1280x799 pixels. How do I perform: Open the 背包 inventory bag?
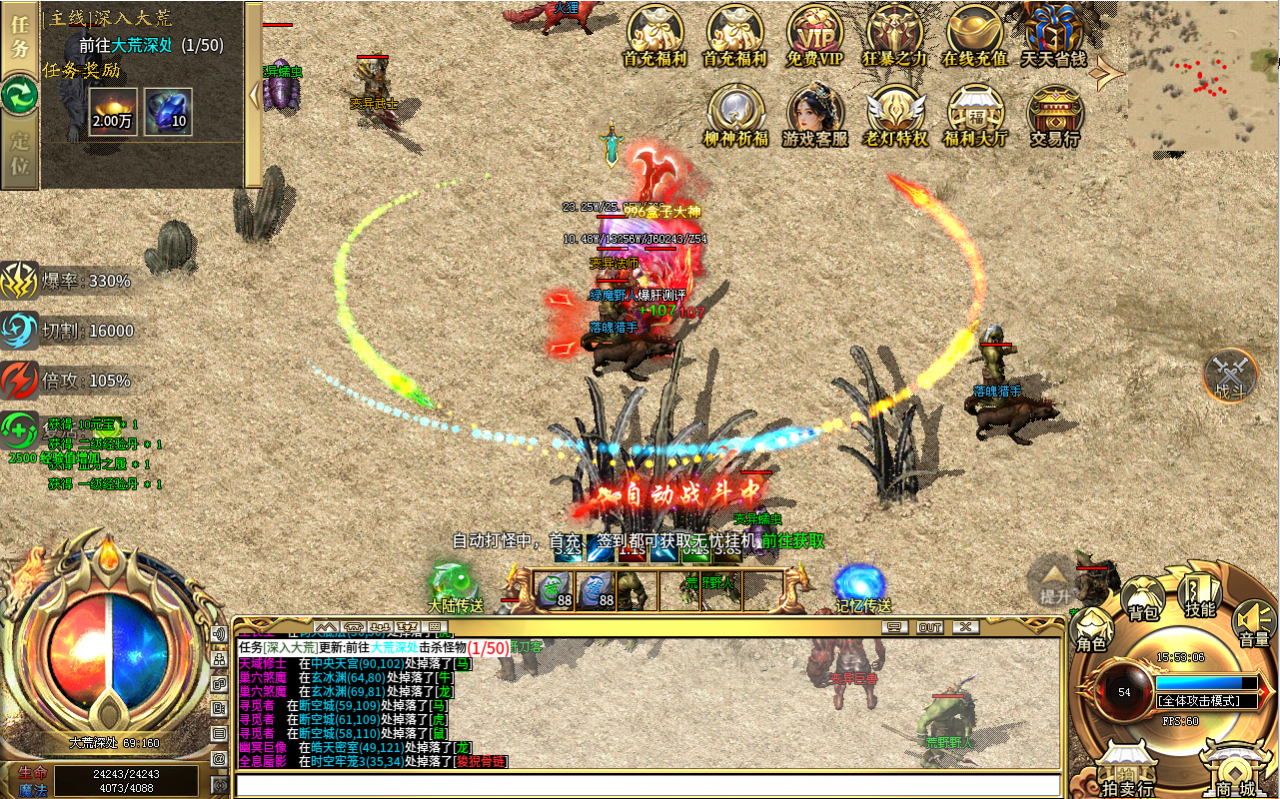[x=1143, y=598]
